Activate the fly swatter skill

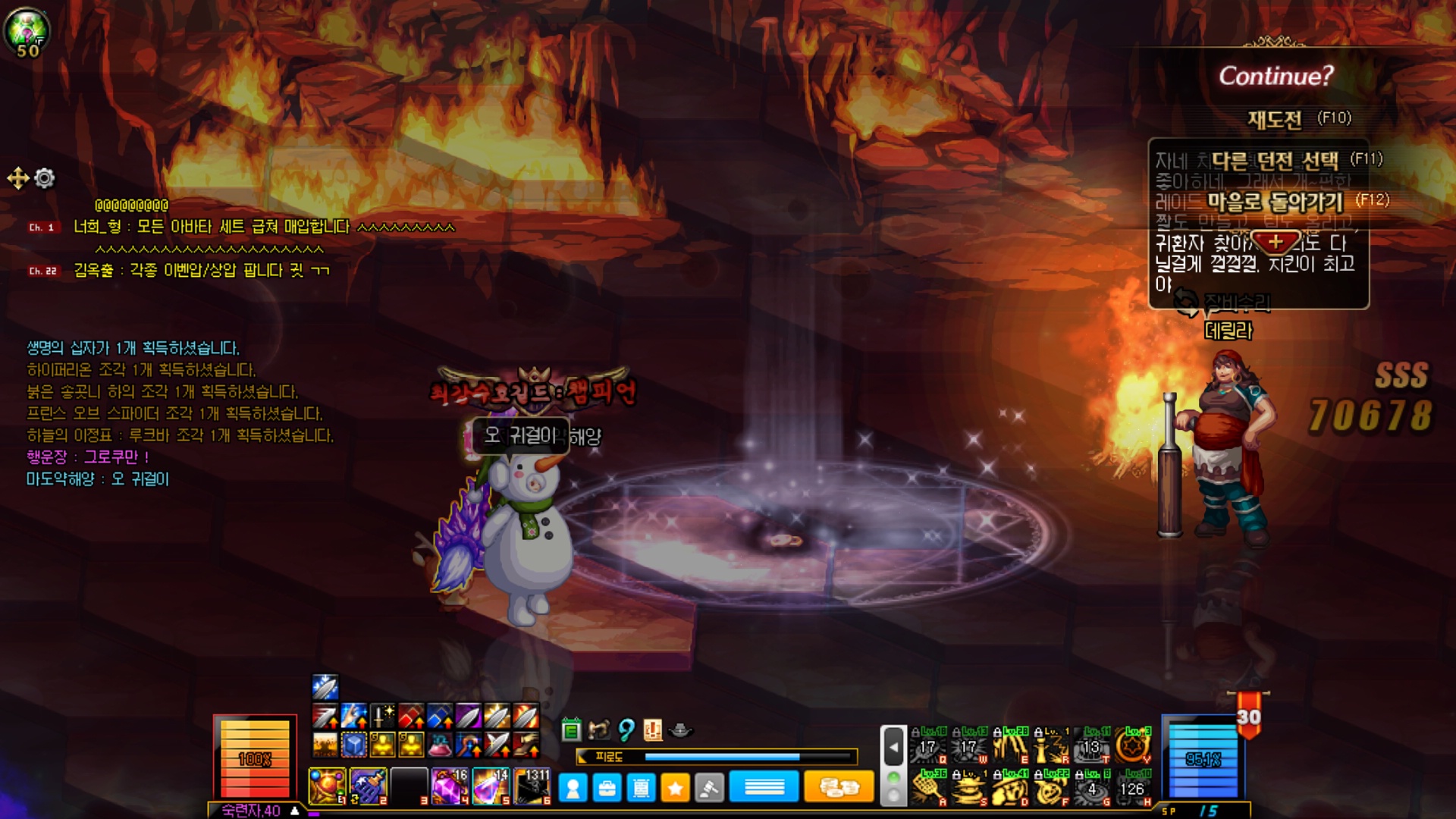click(x=930, y=789)
